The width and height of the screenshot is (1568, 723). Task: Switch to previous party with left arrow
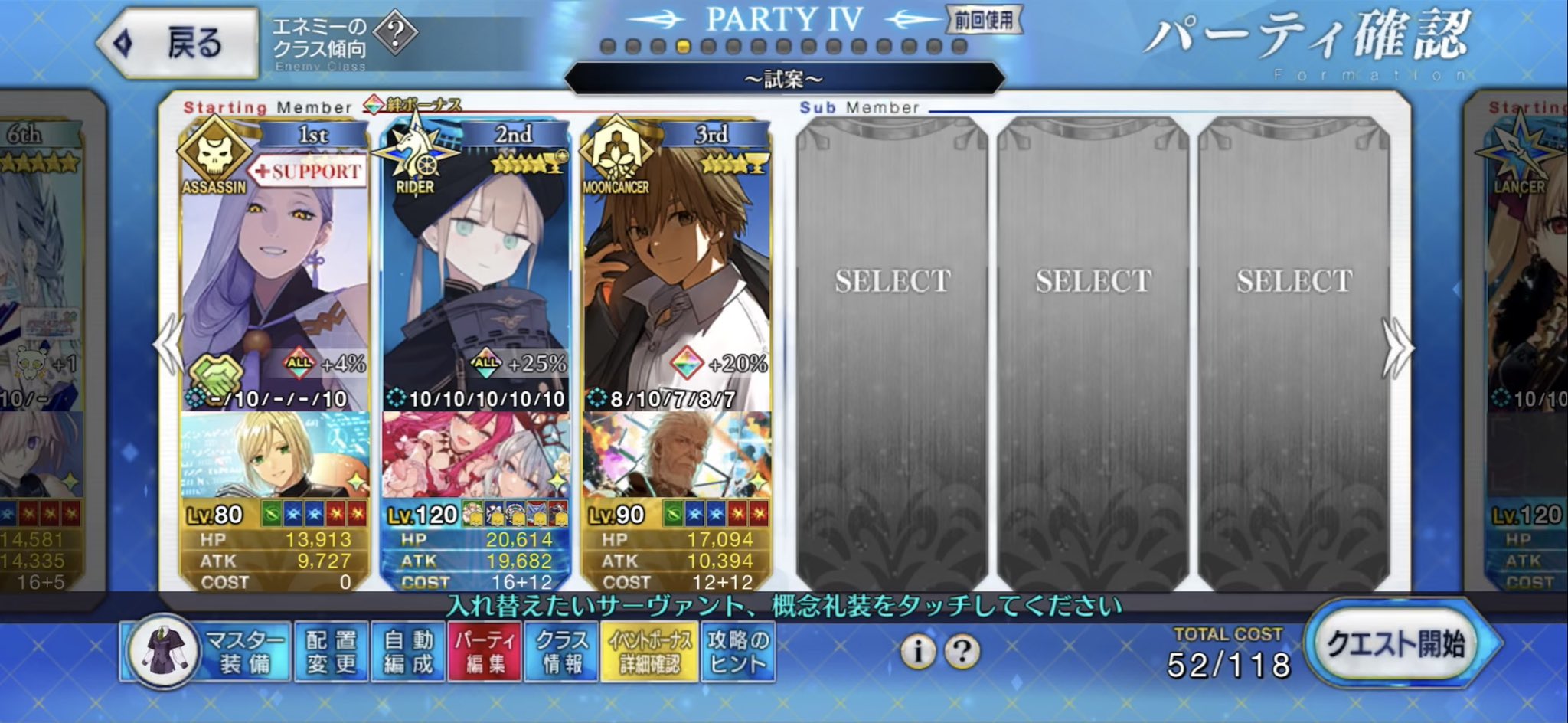167,345
